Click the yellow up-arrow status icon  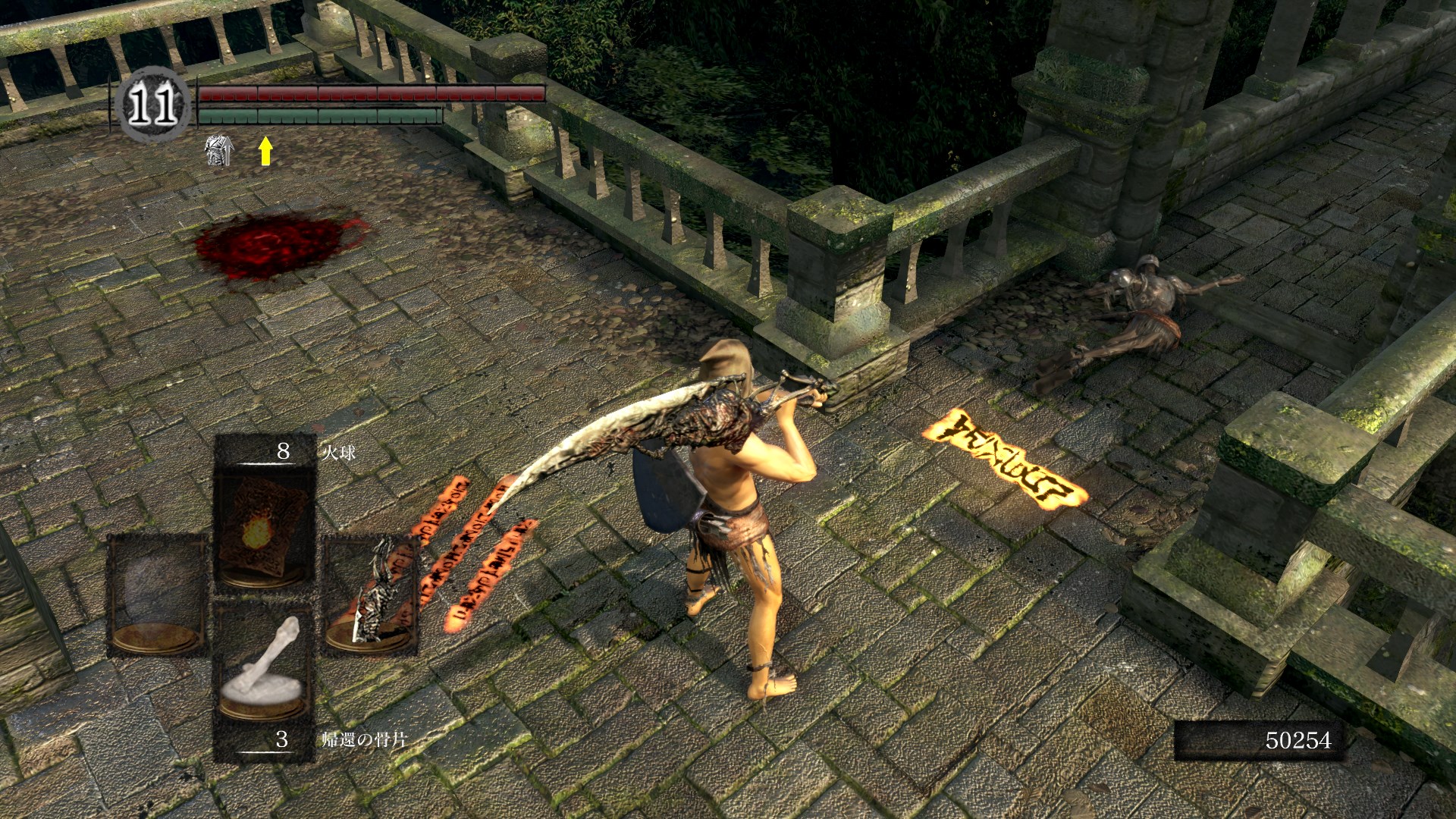pyautogui.click(x=265, y=151)
